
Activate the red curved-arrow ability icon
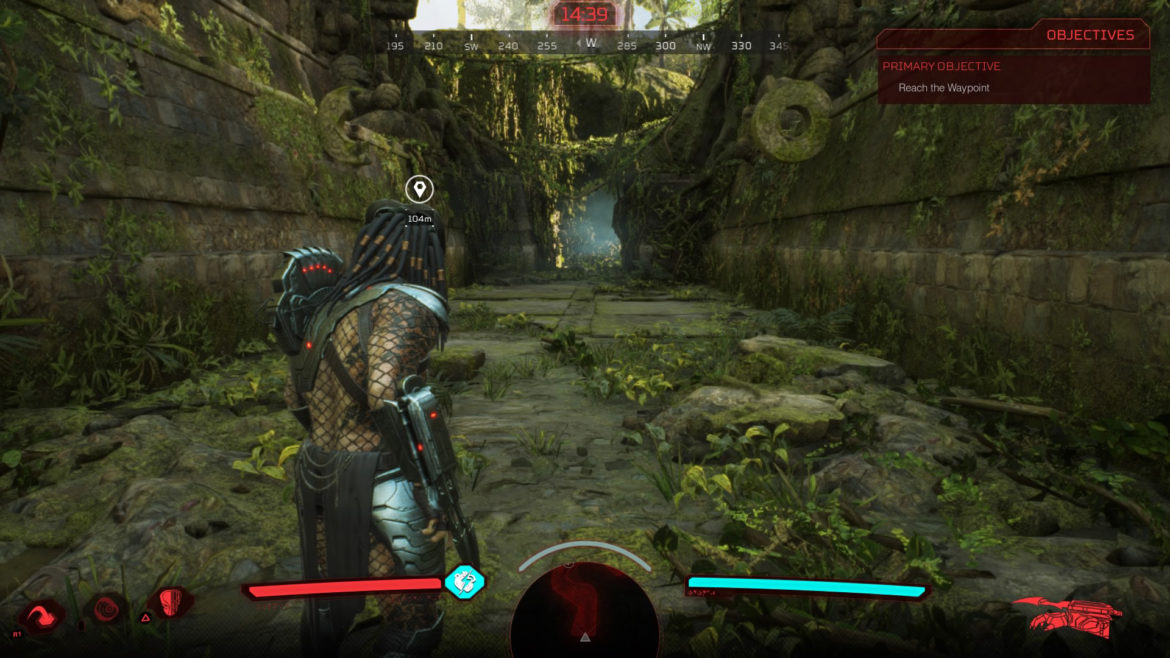click(42, 613)
